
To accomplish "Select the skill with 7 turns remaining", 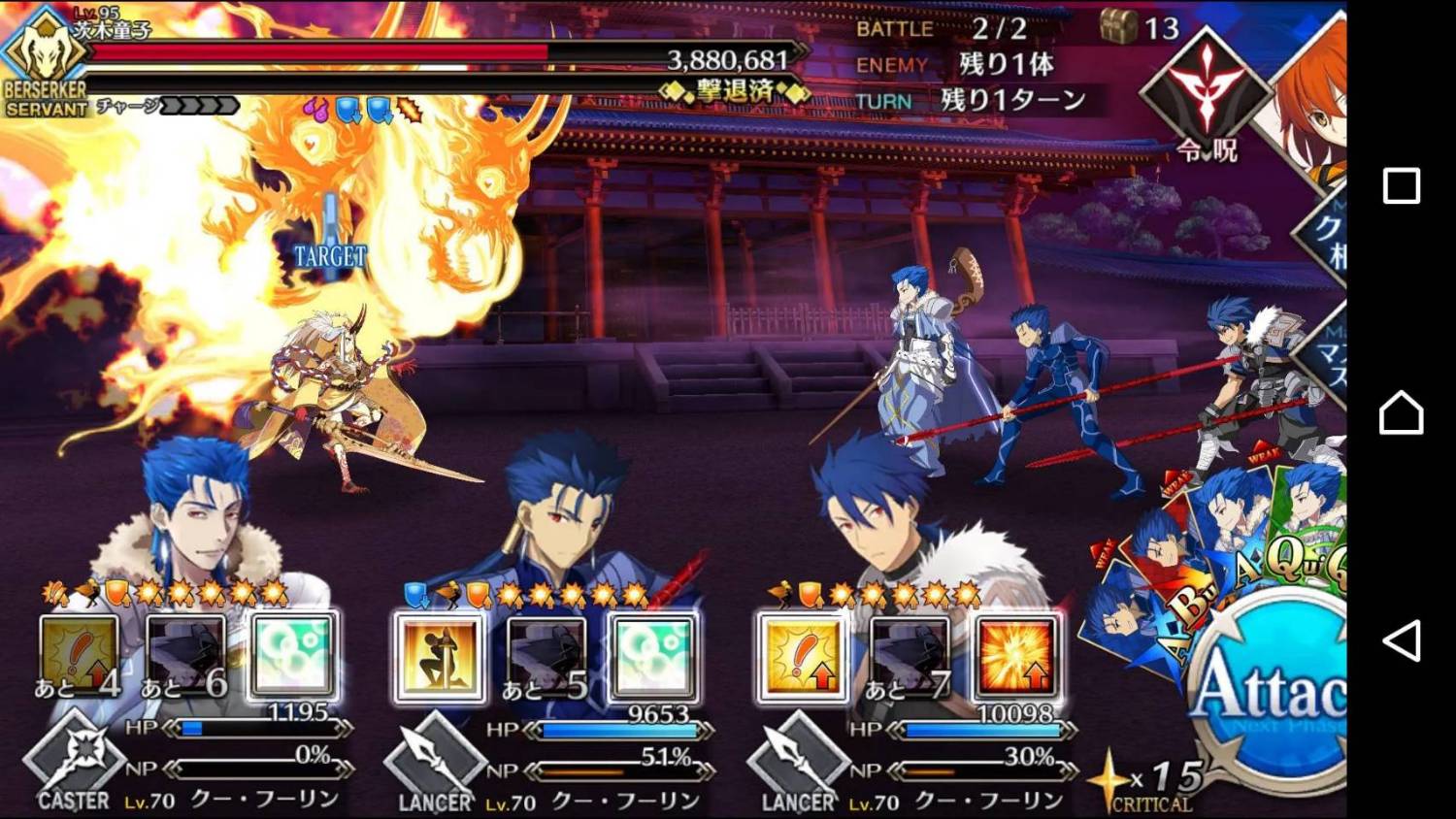I will click(x=909, y=657).
